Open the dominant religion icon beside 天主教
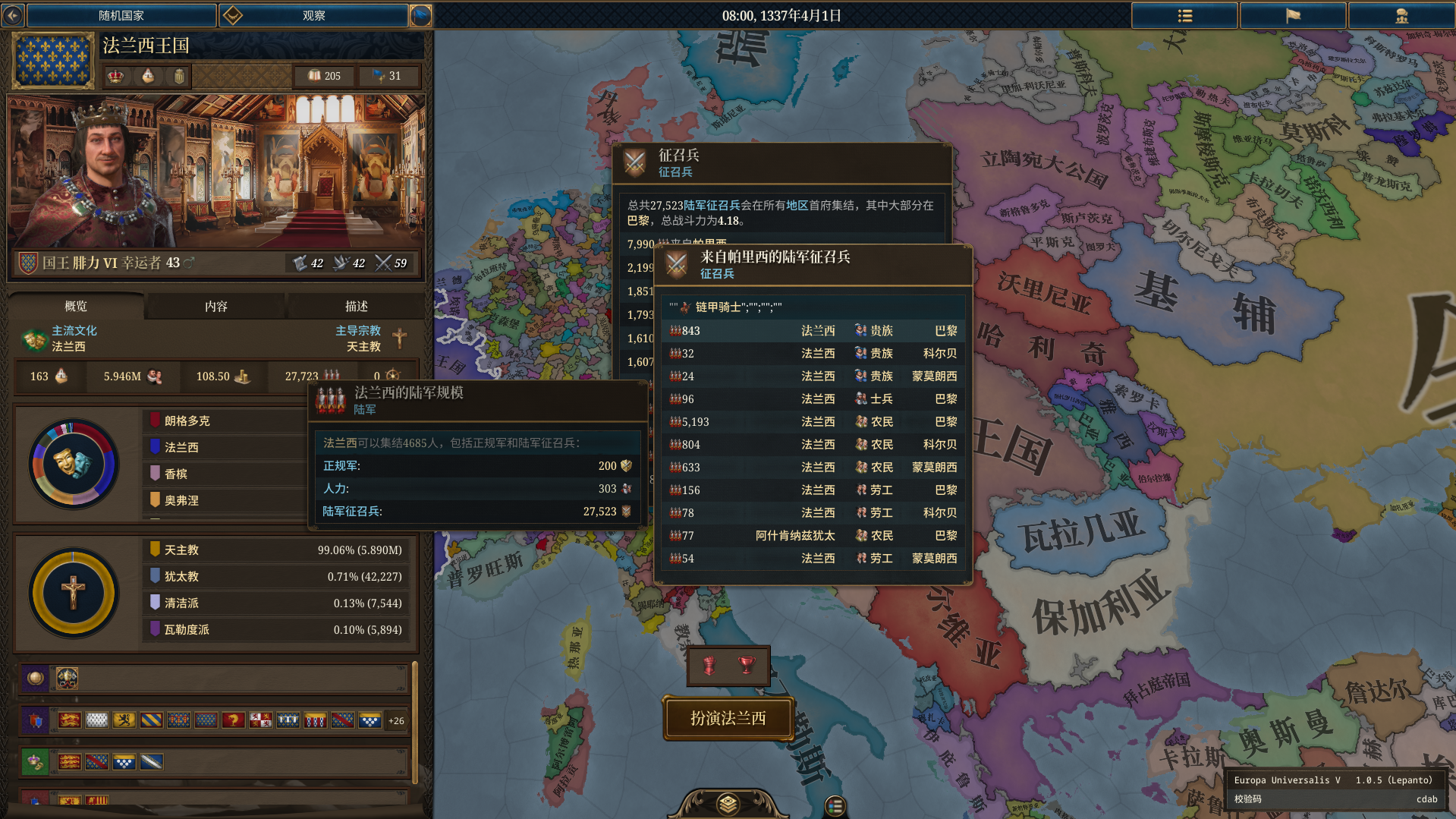1456x819 pixels. pos(400,339)
